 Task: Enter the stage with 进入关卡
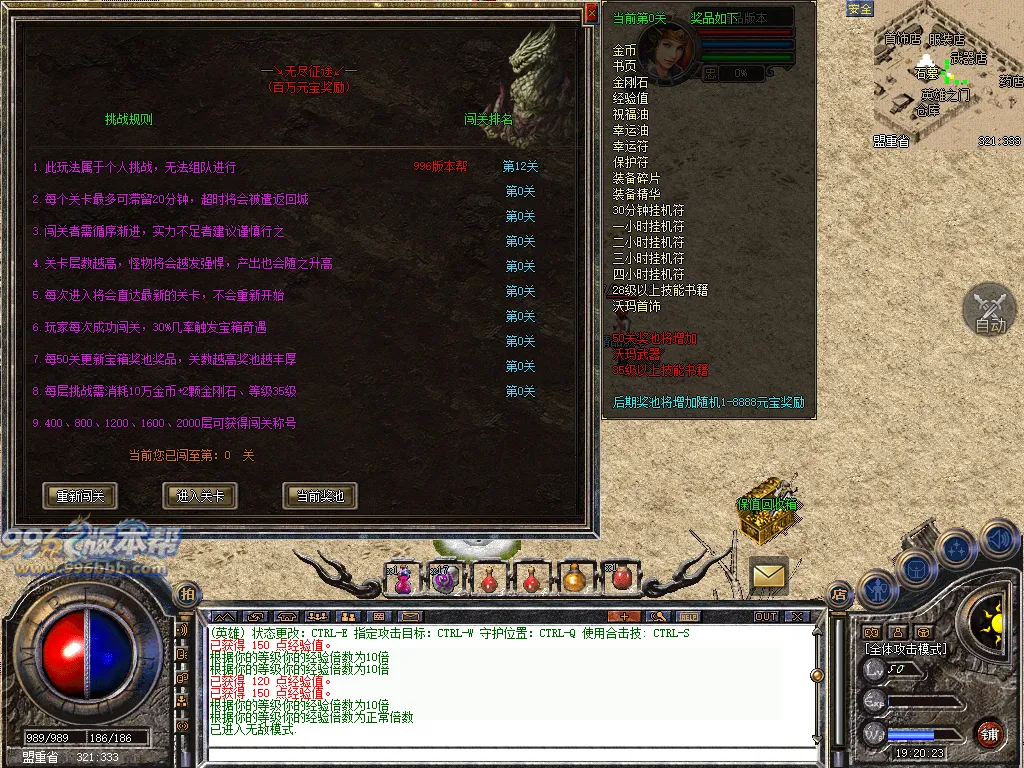[200, 495]
